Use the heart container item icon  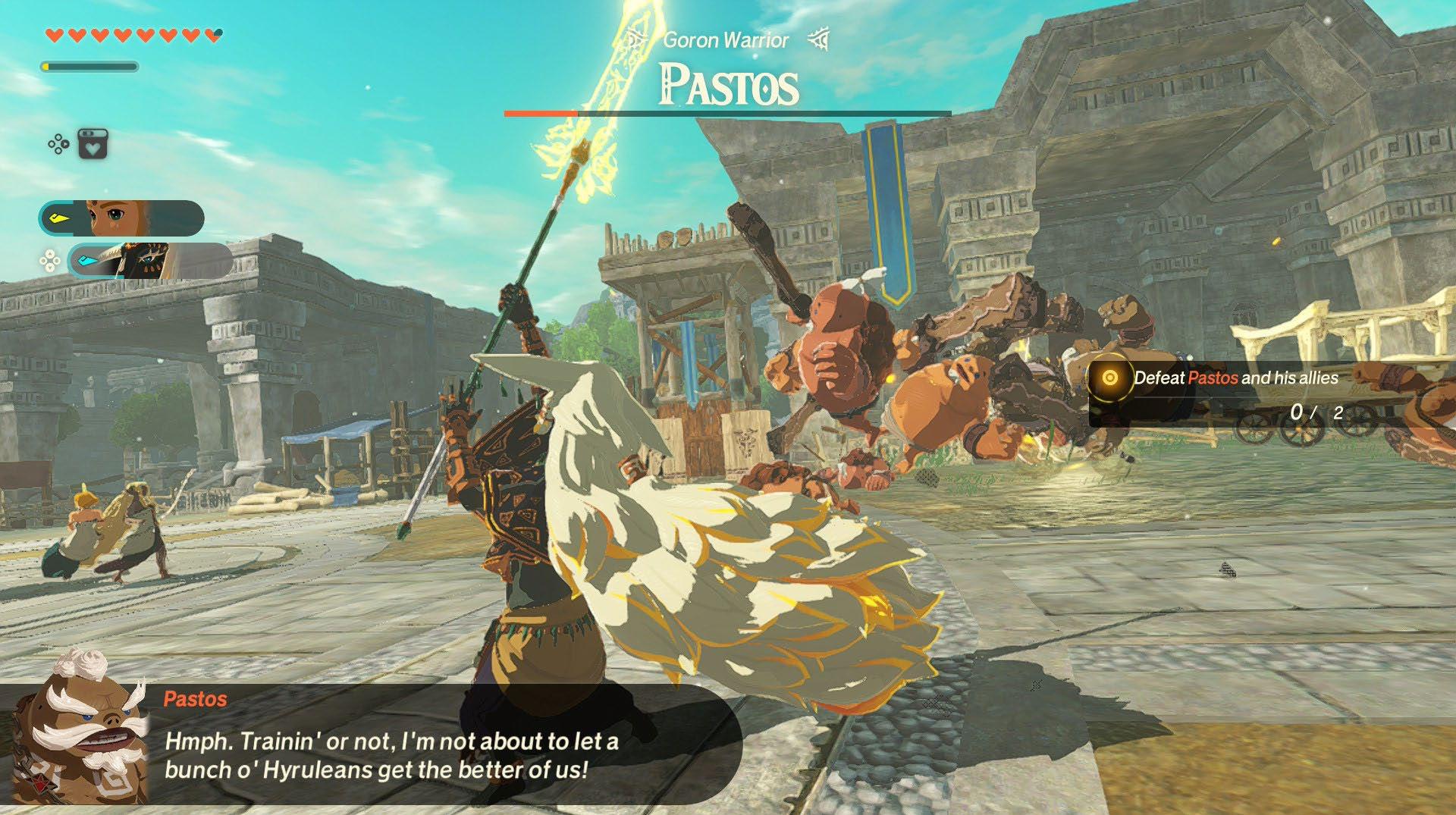point(93,144)
